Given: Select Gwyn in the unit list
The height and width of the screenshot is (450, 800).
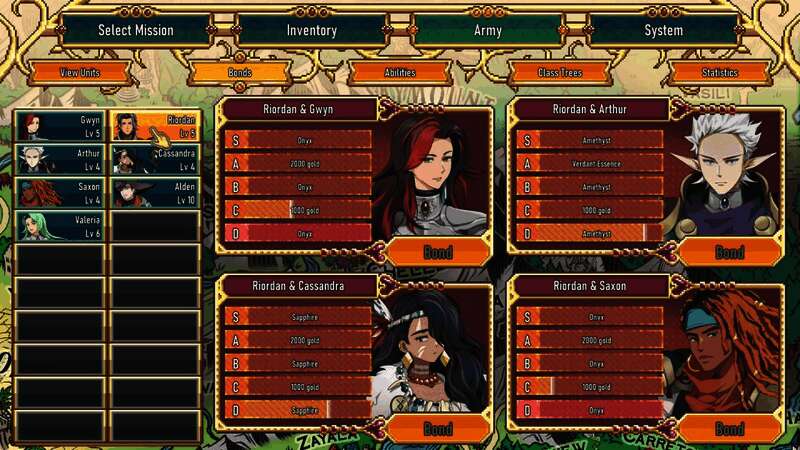Looking at the screenshot, I should (59, 126).
